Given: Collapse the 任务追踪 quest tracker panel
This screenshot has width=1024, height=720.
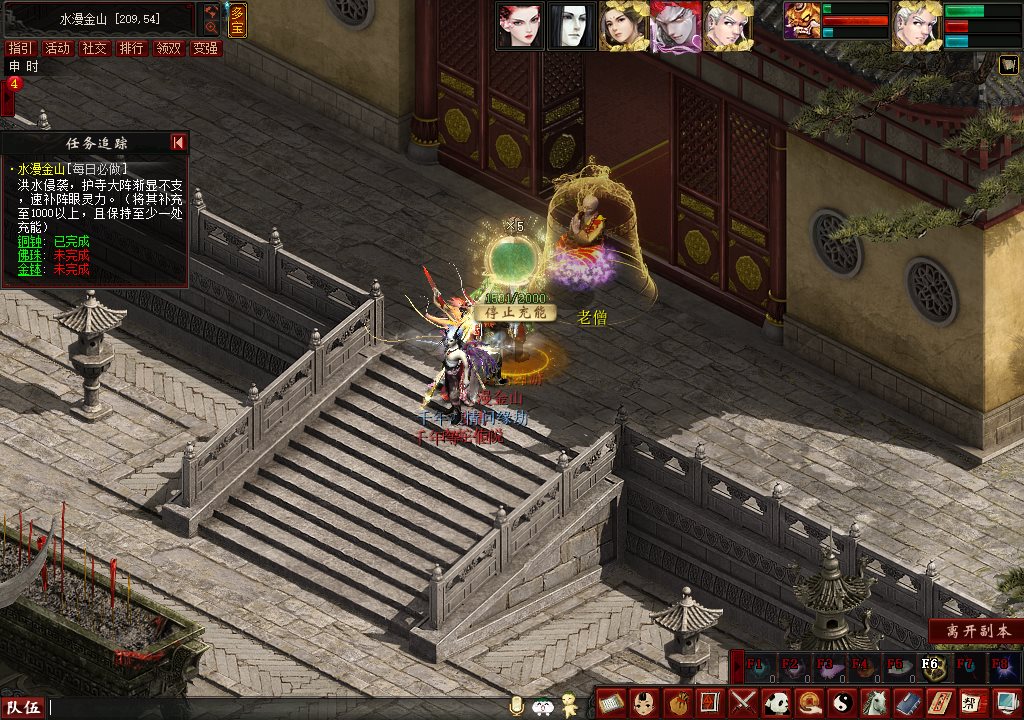Looking at the screenshot, I should 178,143.
